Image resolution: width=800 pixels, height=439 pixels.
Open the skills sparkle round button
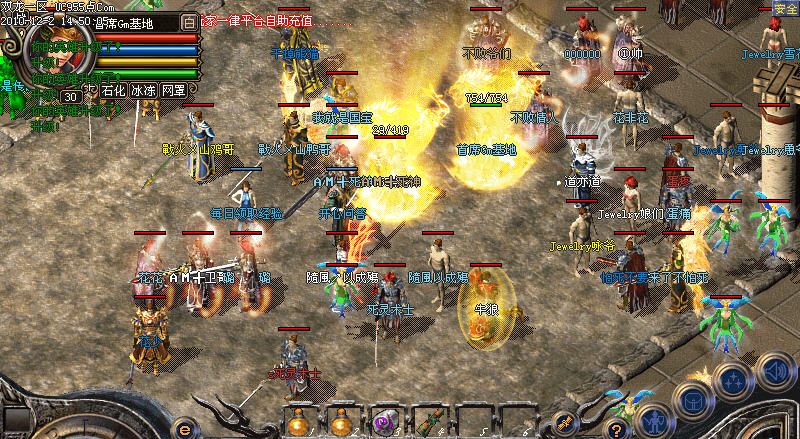click(x=733, y=381)
